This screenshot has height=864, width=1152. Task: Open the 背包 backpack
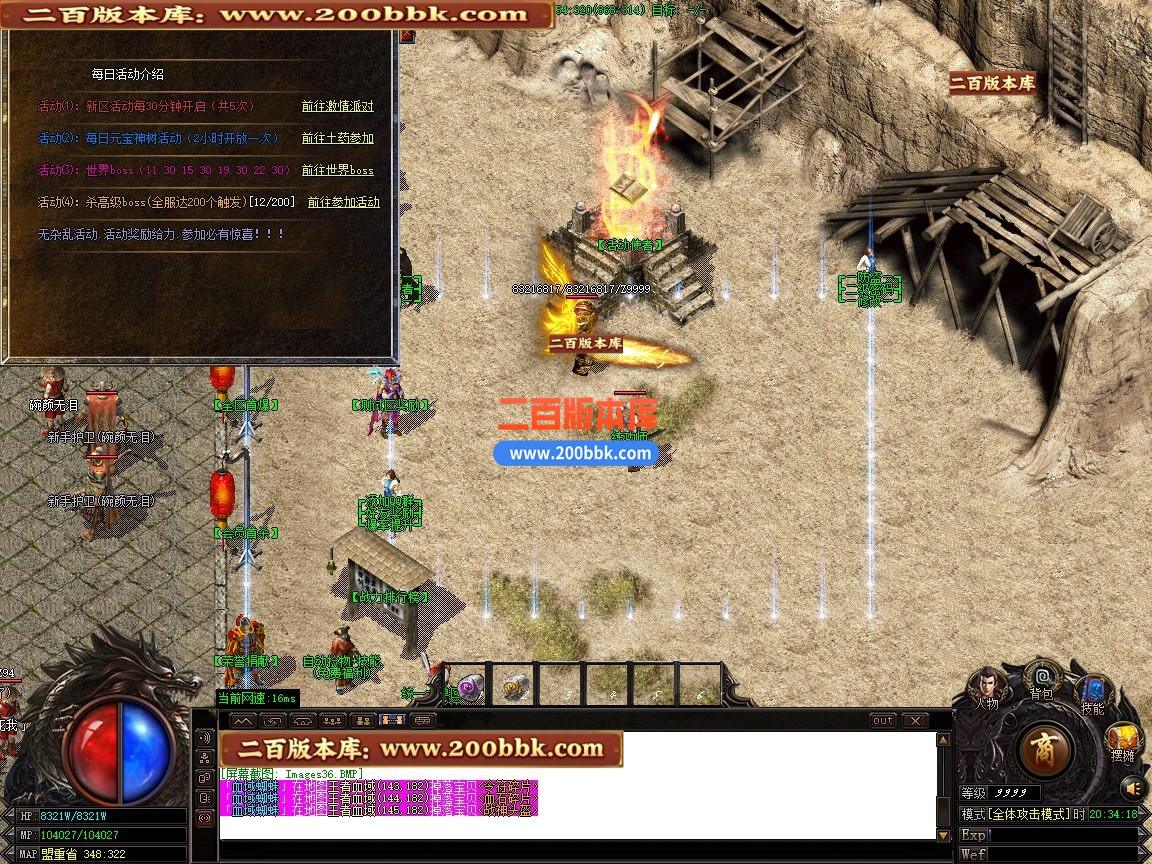click(1042, 680)
